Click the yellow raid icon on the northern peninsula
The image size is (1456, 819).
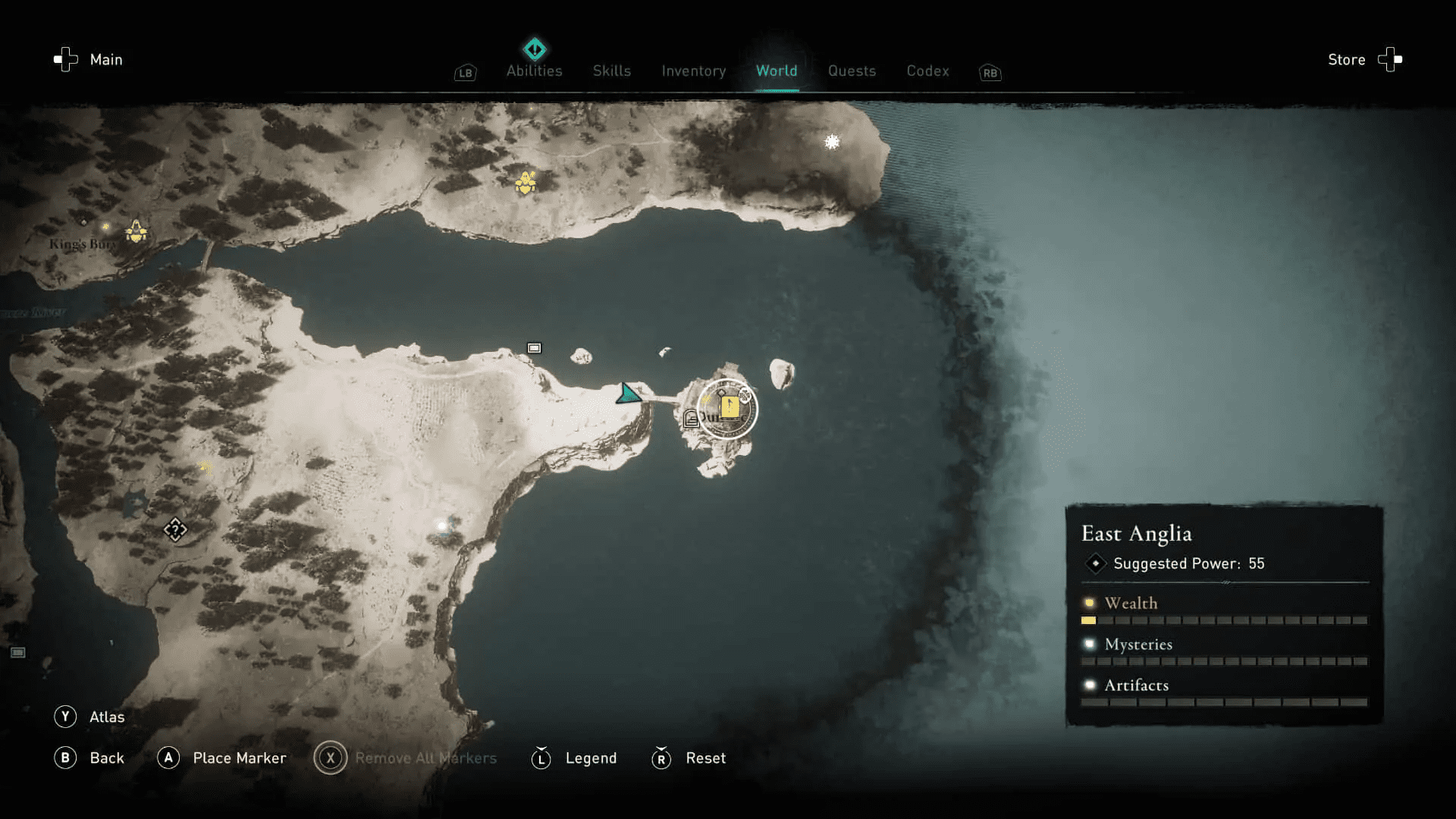click(525, 182)
